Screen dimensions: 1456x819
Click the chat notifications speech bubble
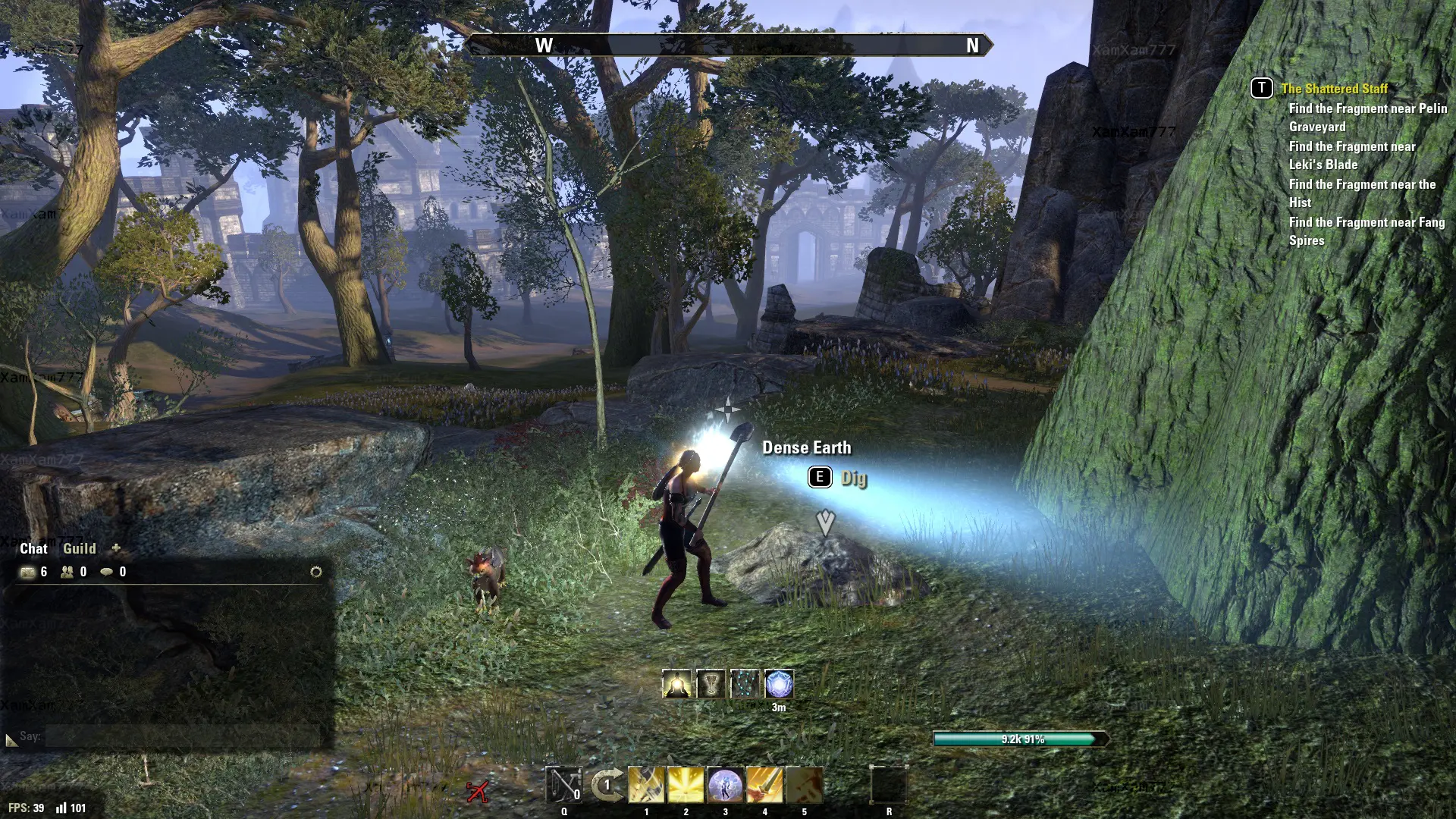pyautogui.click(x=107, y=572)
